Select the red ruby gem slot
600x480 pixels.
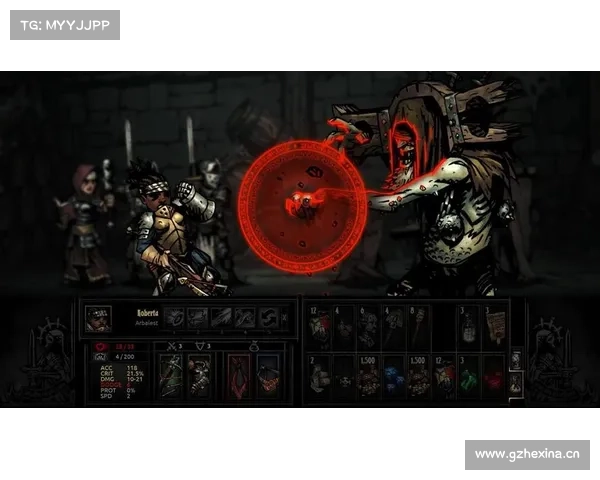point(495,377)
